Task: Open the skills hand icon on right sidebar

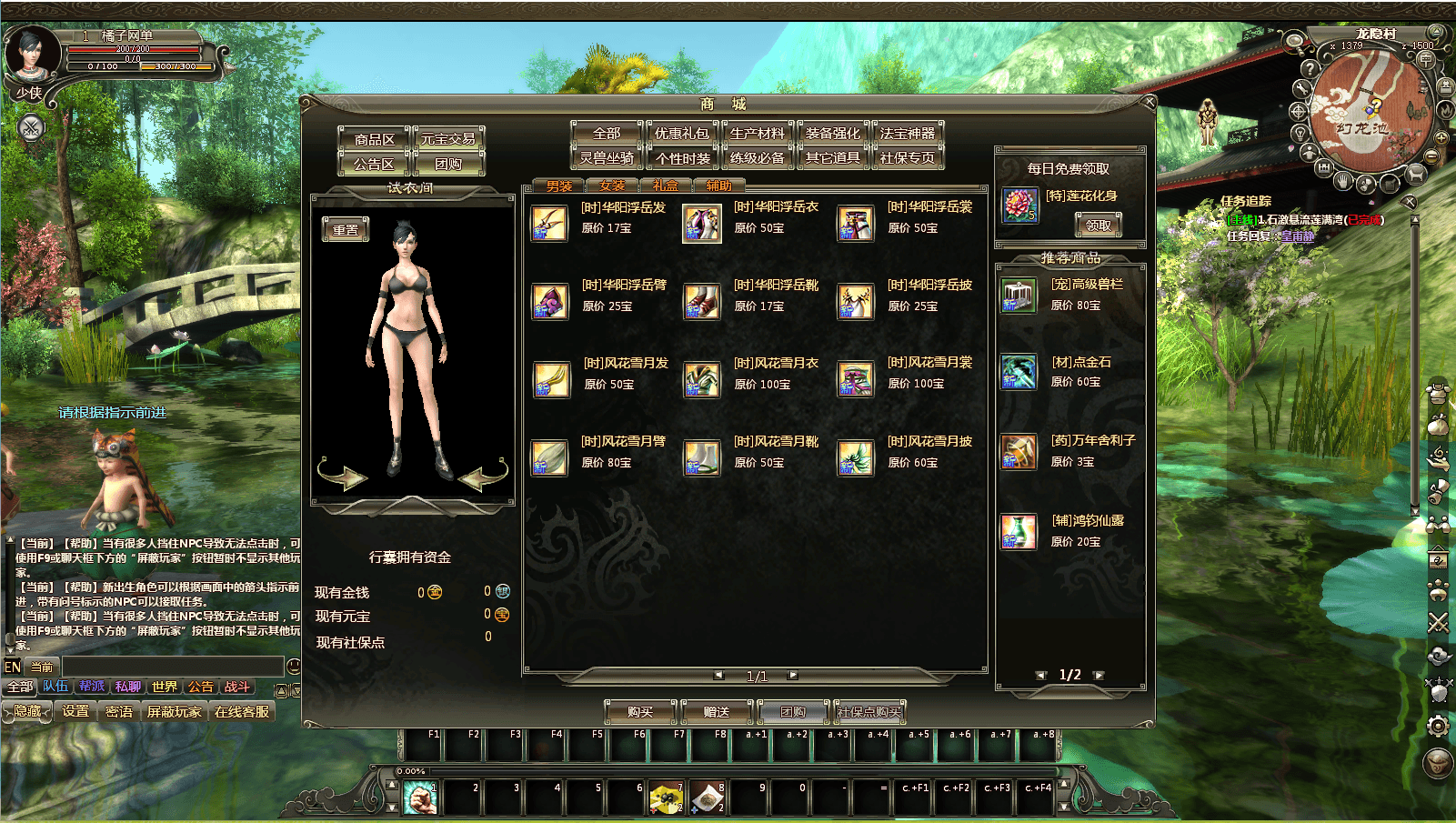Action: click(1439, 458)
